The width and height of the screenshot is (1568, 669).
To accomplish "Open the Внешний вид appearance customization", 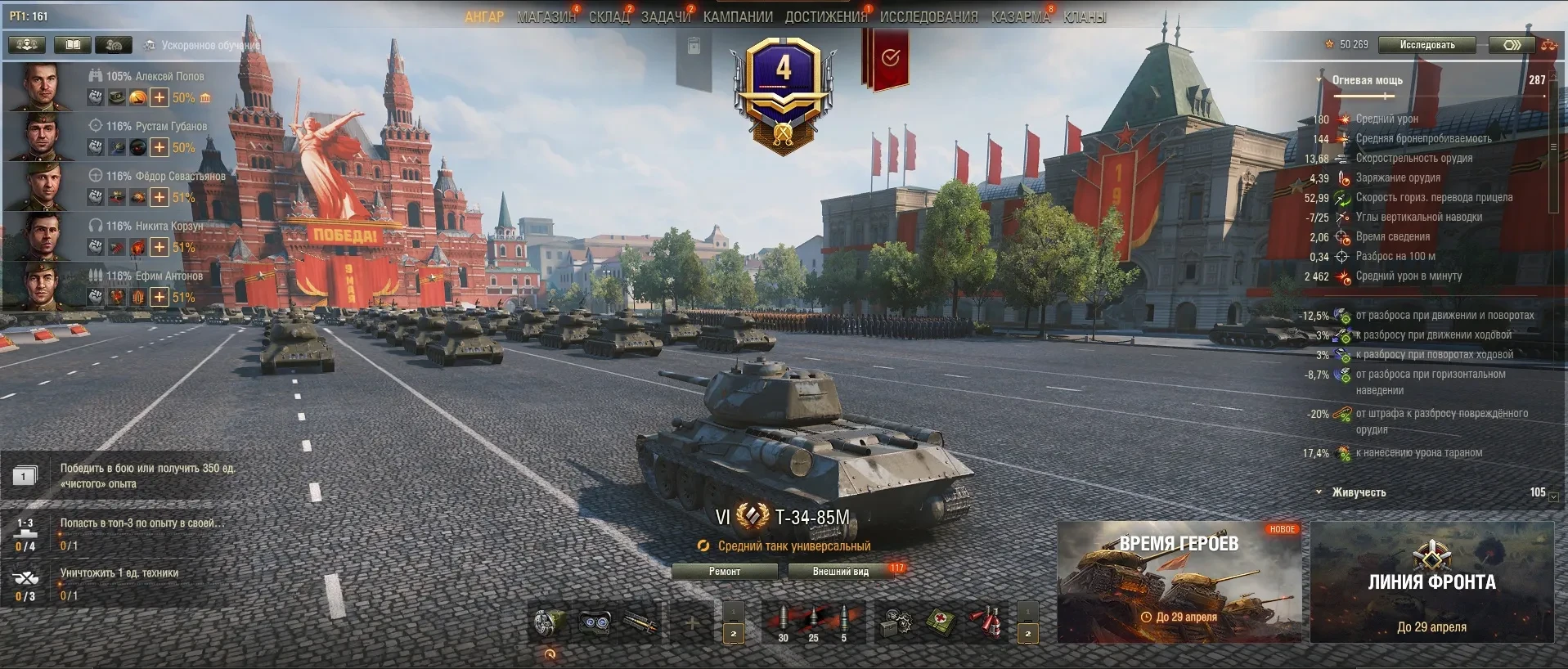I will [840, 572].
